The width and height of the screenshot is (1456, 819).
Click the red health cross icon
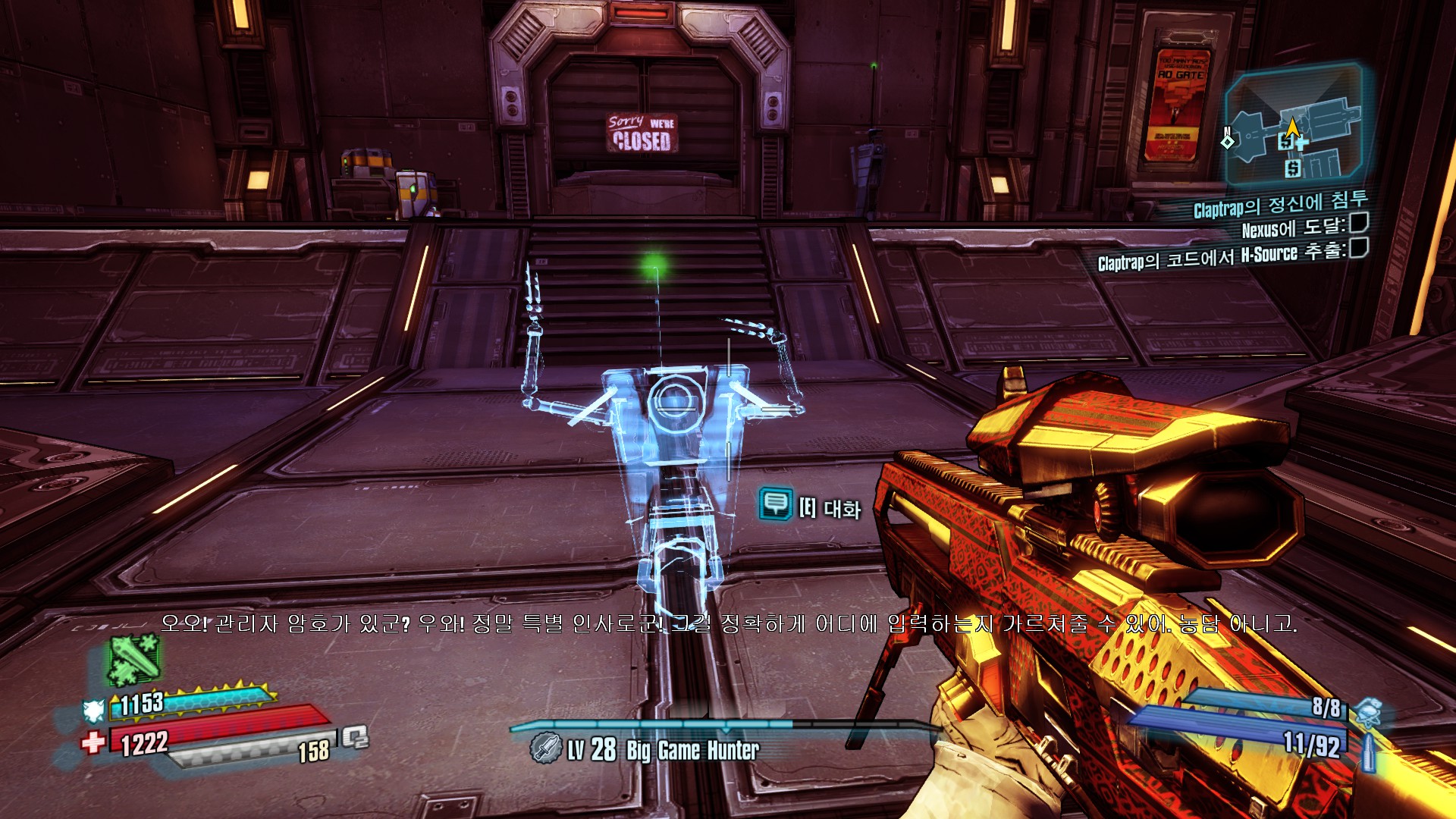point(94,741)
